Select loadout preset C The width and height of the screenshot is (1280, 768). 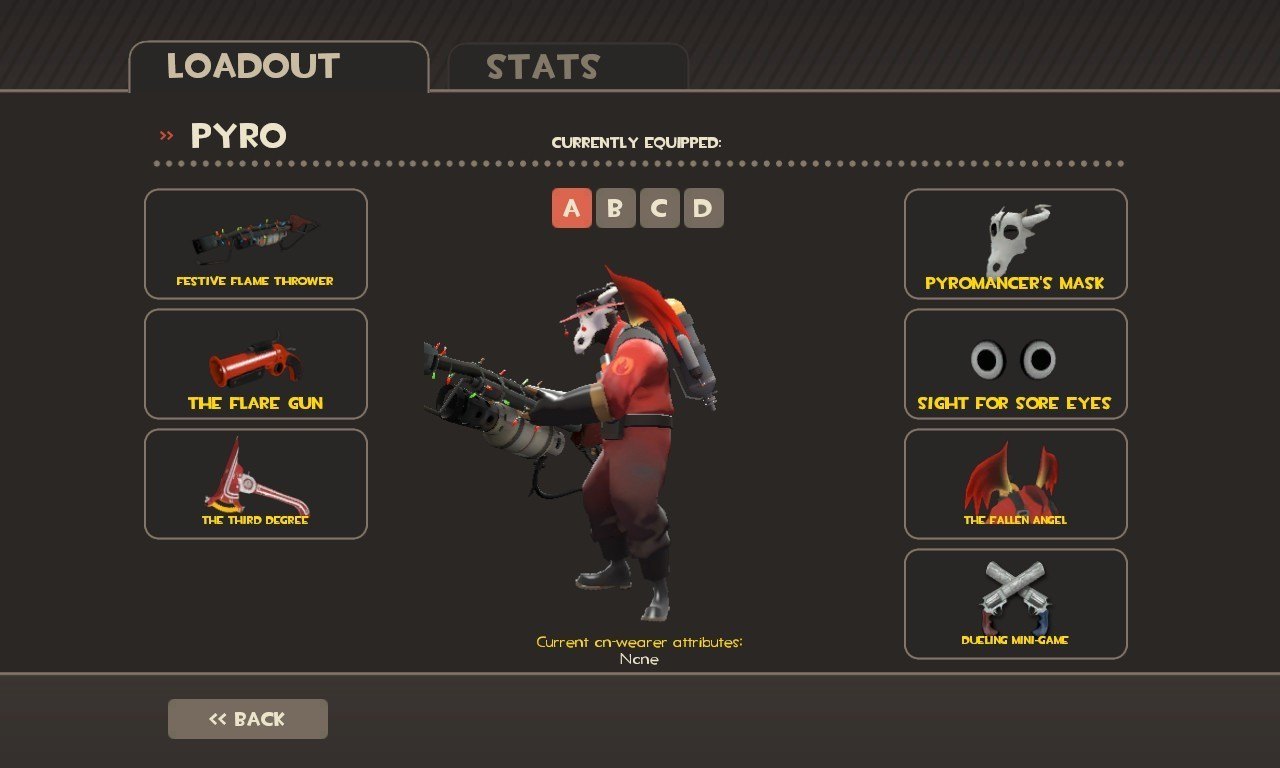tap(660, 208)
